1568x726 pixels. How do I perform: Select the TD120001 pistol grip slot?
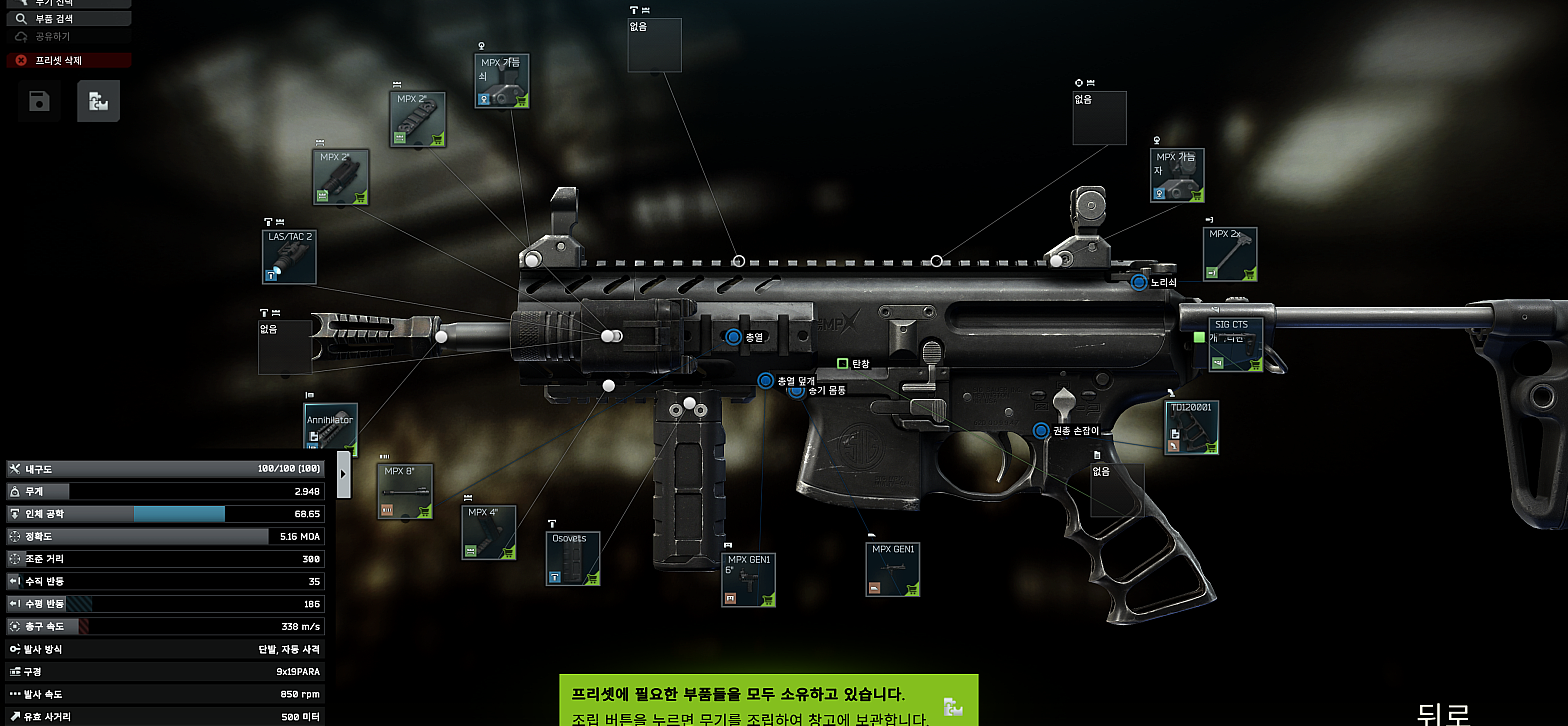1192,428
